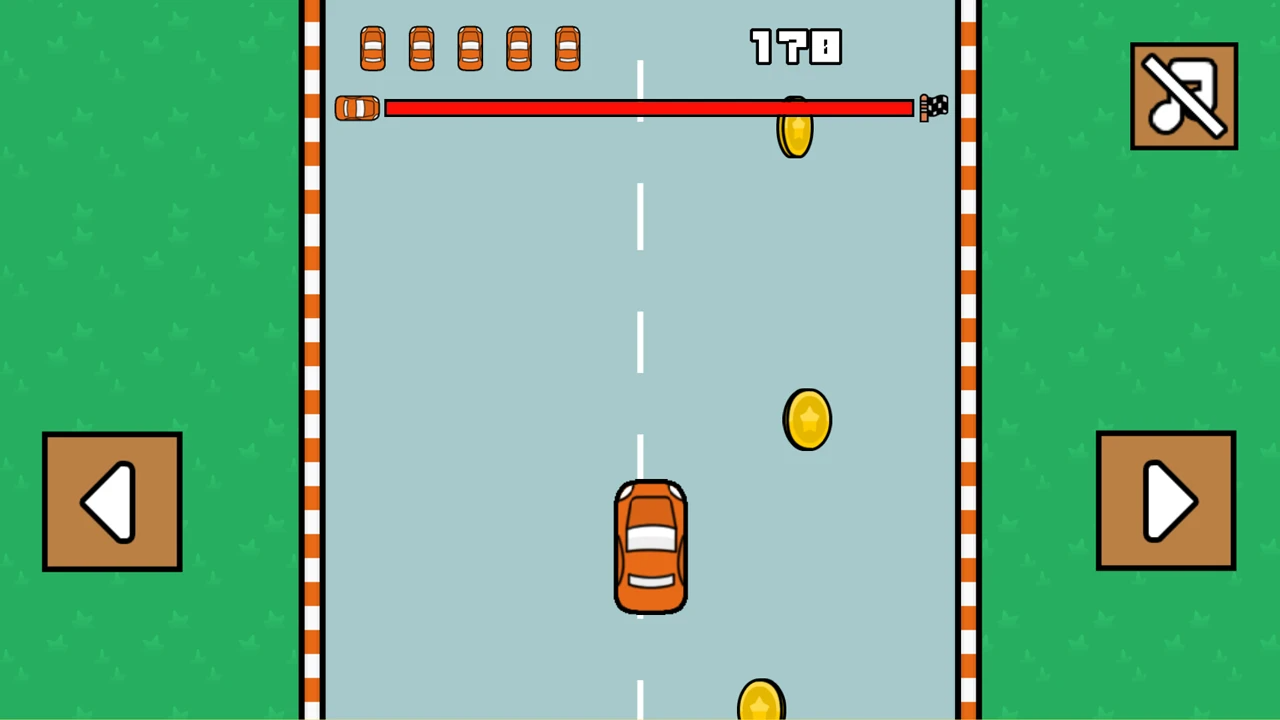Tap the right movement control

pyautogui.click(x=1165, y=500)
